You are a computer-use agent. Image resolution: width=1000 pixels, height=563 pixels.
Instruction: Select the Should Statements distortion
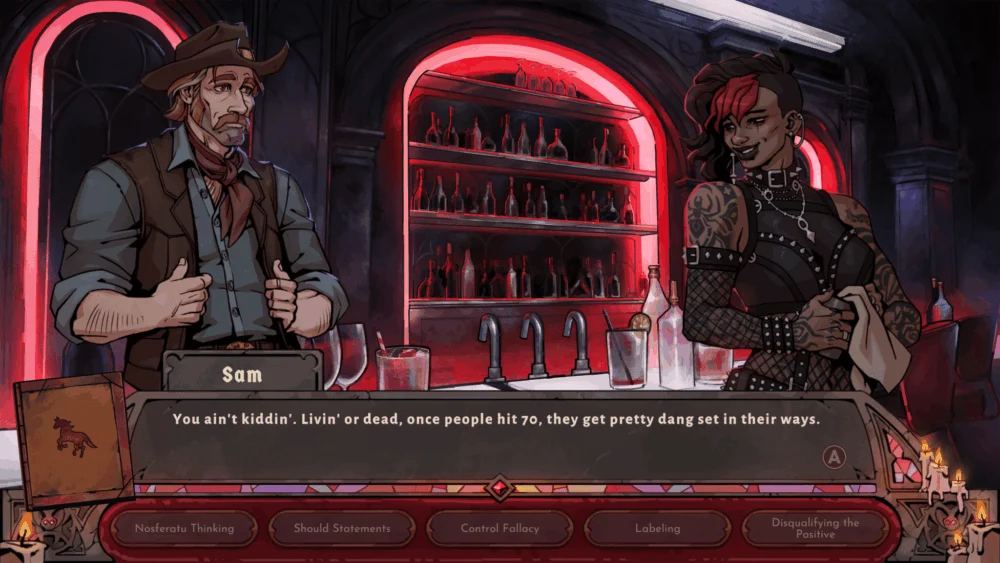(x=340, y=528)
